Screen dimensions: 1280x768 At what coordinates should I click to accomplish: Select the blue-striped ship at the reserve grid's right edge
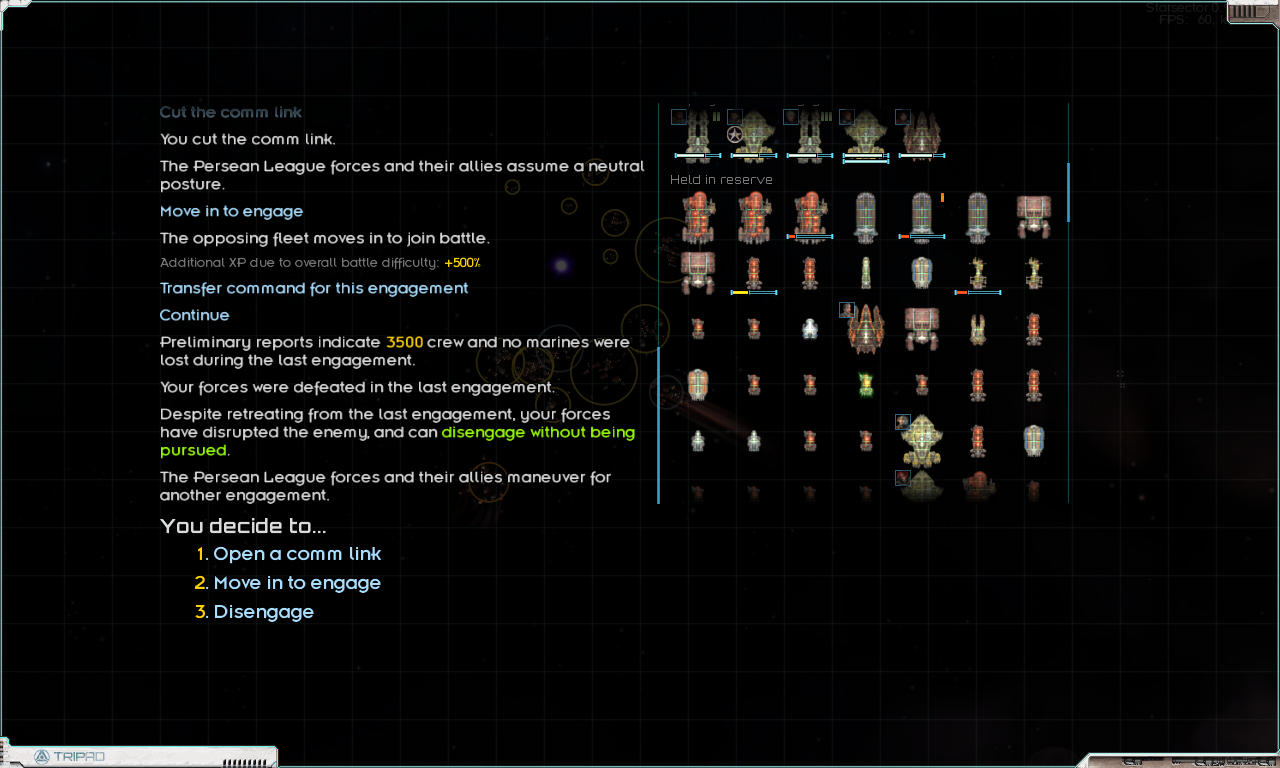pos(1033,440)
